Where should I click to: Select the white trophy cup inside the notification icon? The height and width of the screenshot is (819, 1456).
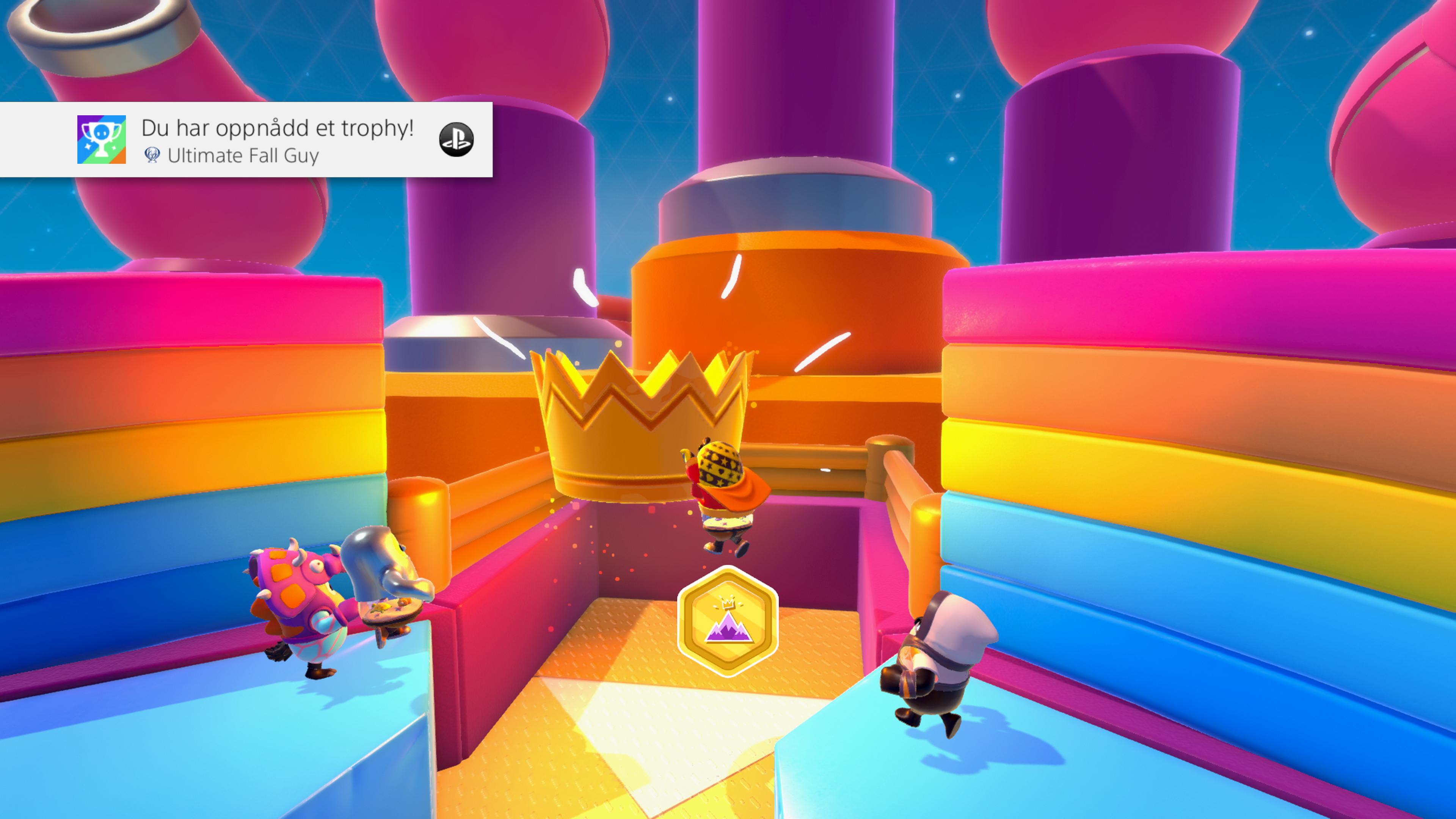click(x=102, y=136)
